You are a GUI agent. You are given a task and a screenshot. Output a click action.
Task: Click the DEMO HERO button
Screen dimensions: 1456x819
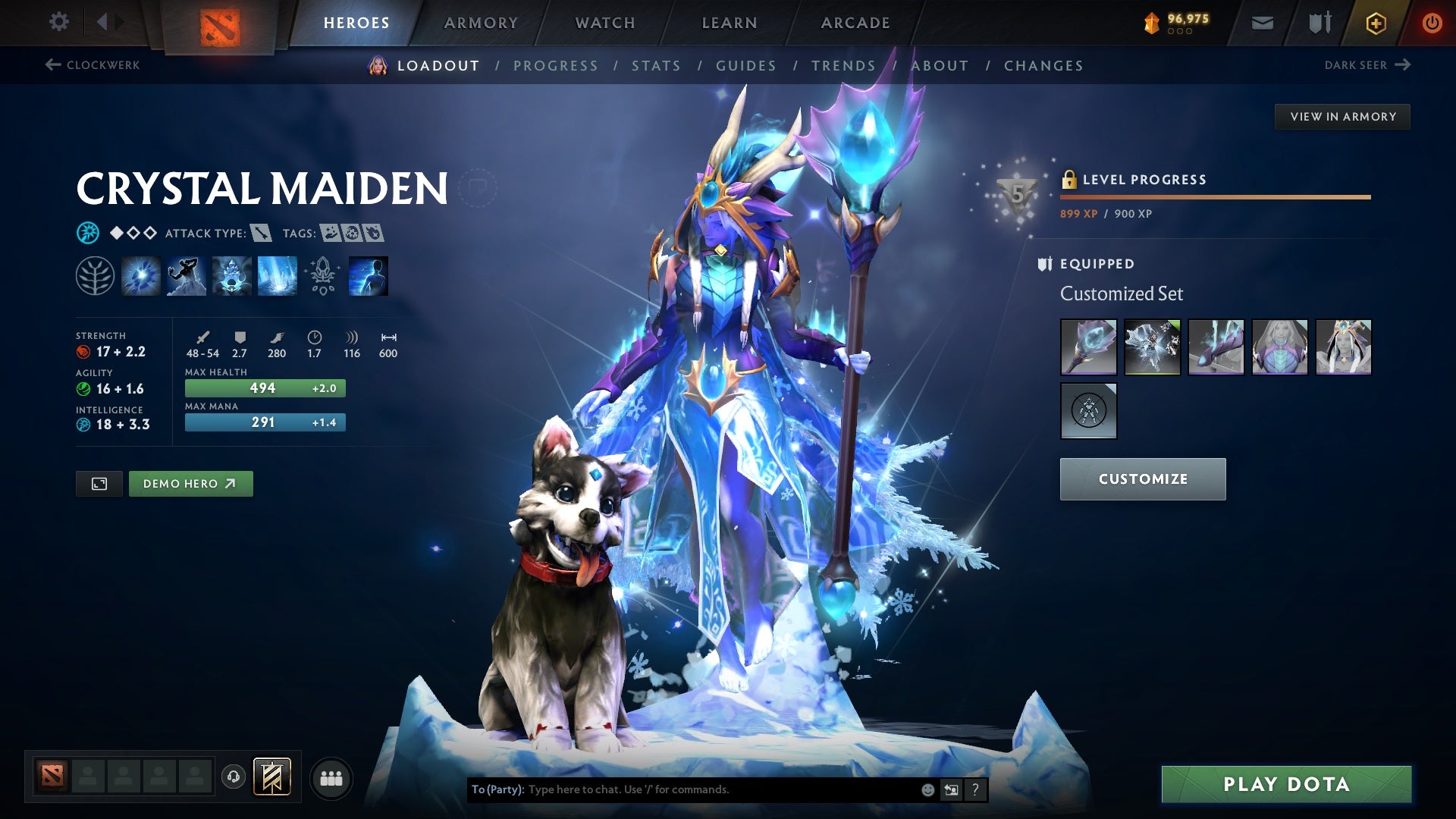point(190,483)
